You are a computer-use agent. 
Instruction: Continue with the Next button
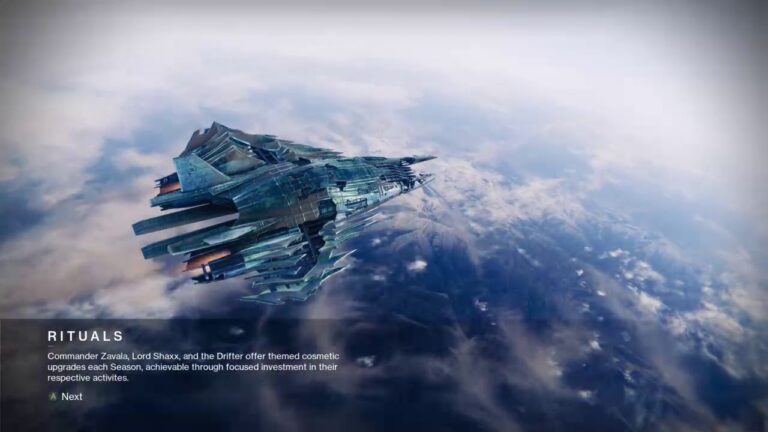click(x=66, y=397)
